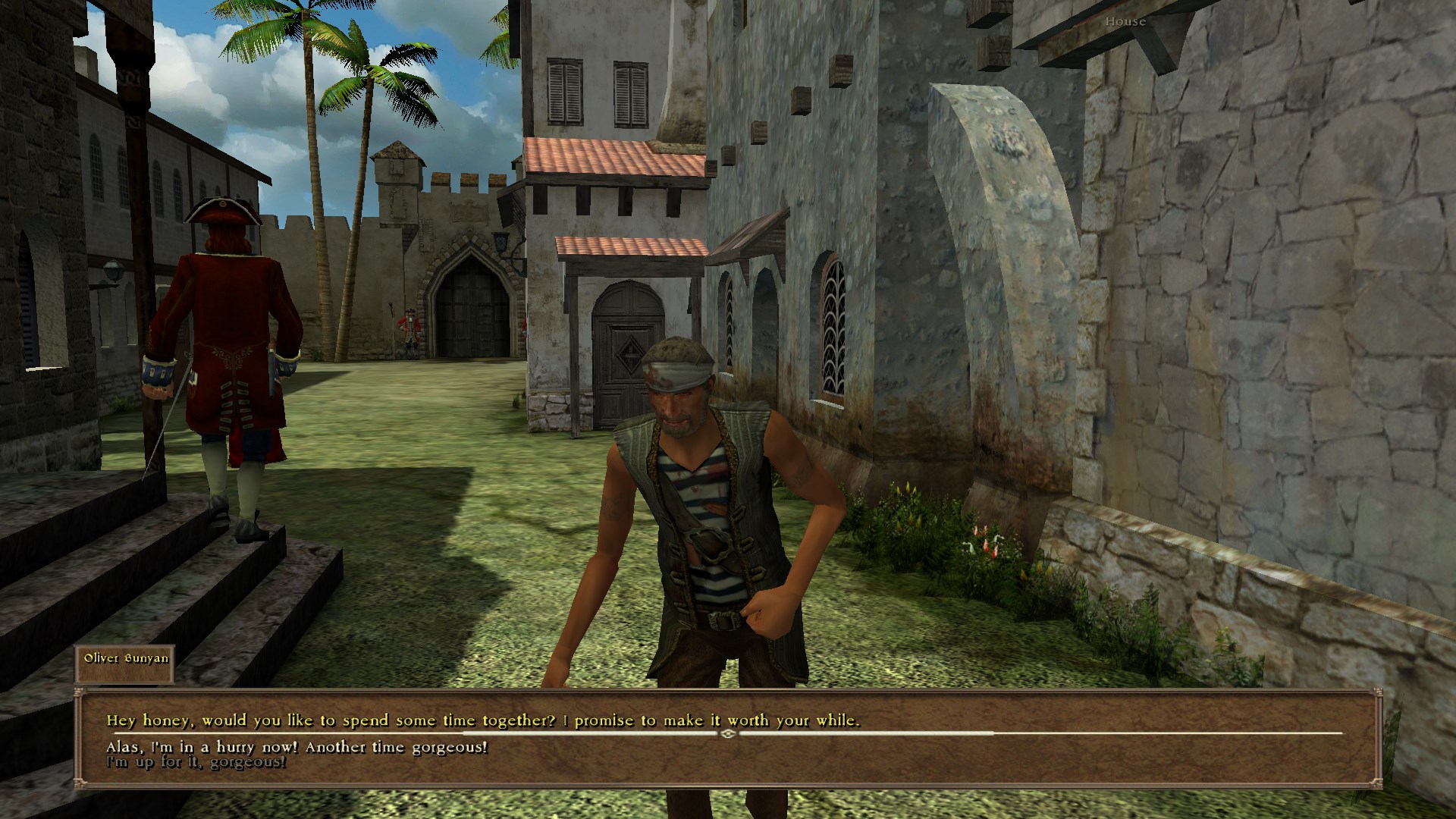Select the "I'm up for it, gorgeous!" reply
The image size is (1456, 819).
coord(196,761)
